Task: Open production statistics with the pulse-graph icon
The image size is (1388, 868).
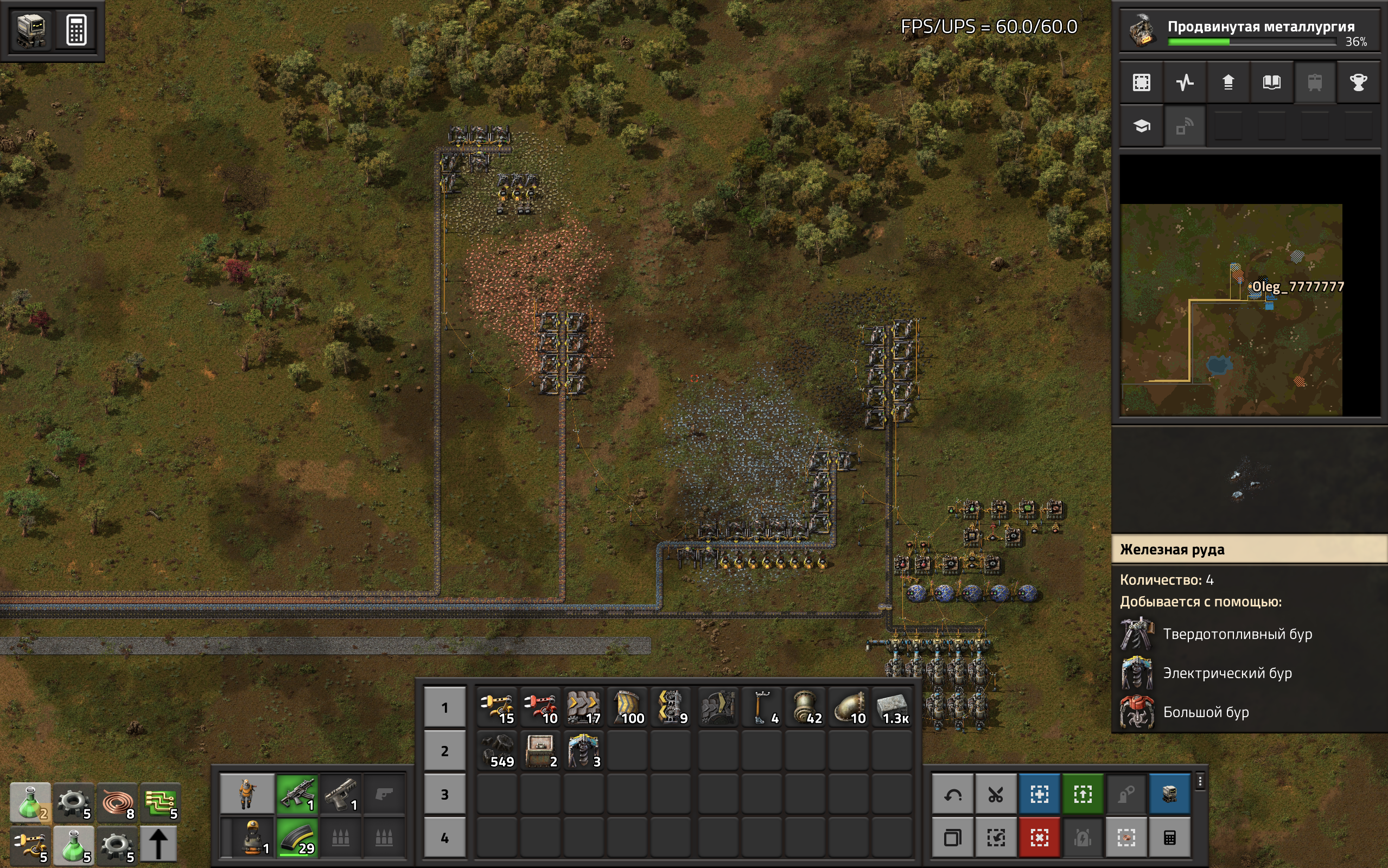Action: click(x=1185, y=82)
